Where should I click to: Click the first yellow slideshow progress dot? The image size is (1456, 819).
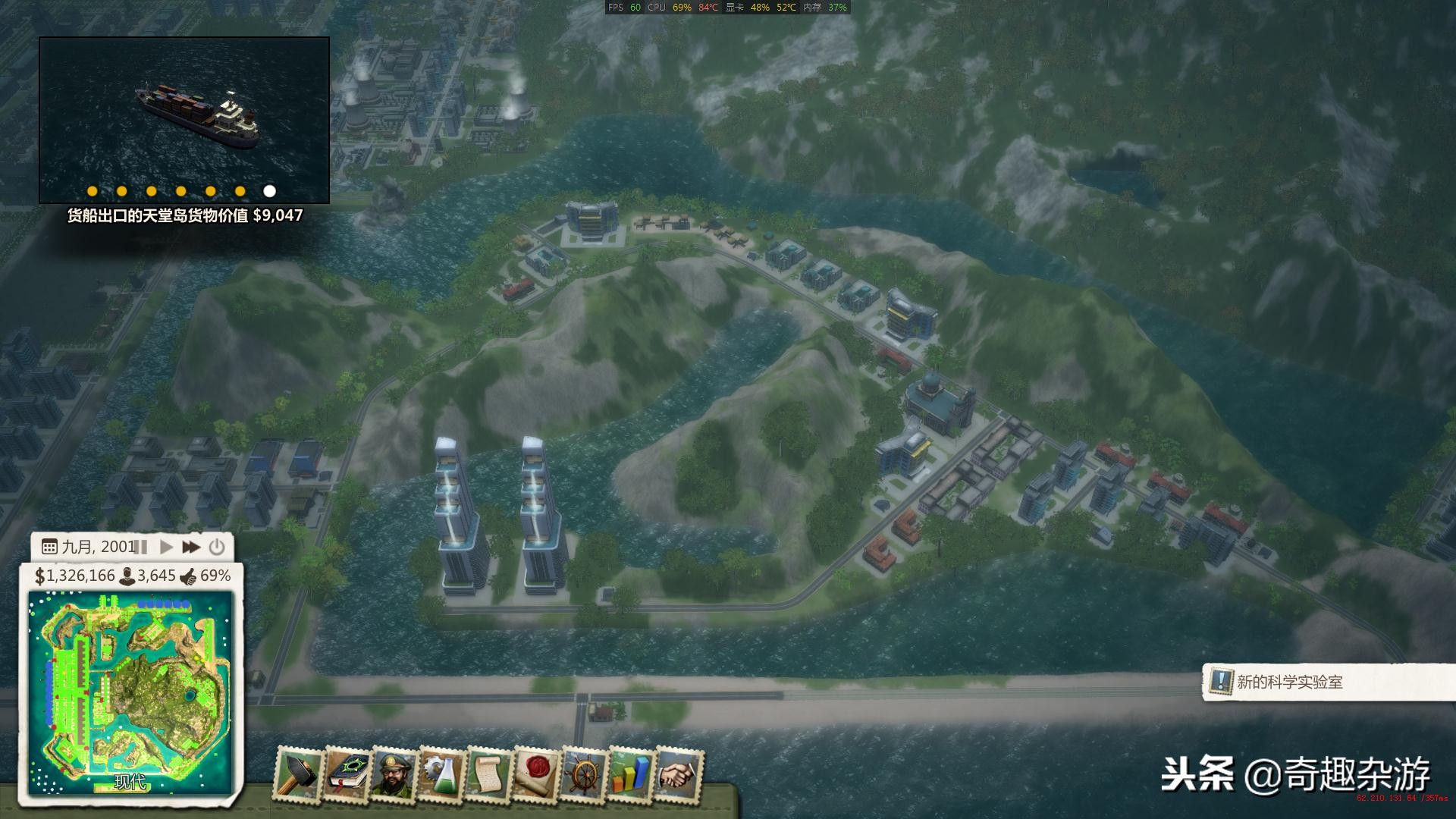pyautogui.click(x=92, y=191)
